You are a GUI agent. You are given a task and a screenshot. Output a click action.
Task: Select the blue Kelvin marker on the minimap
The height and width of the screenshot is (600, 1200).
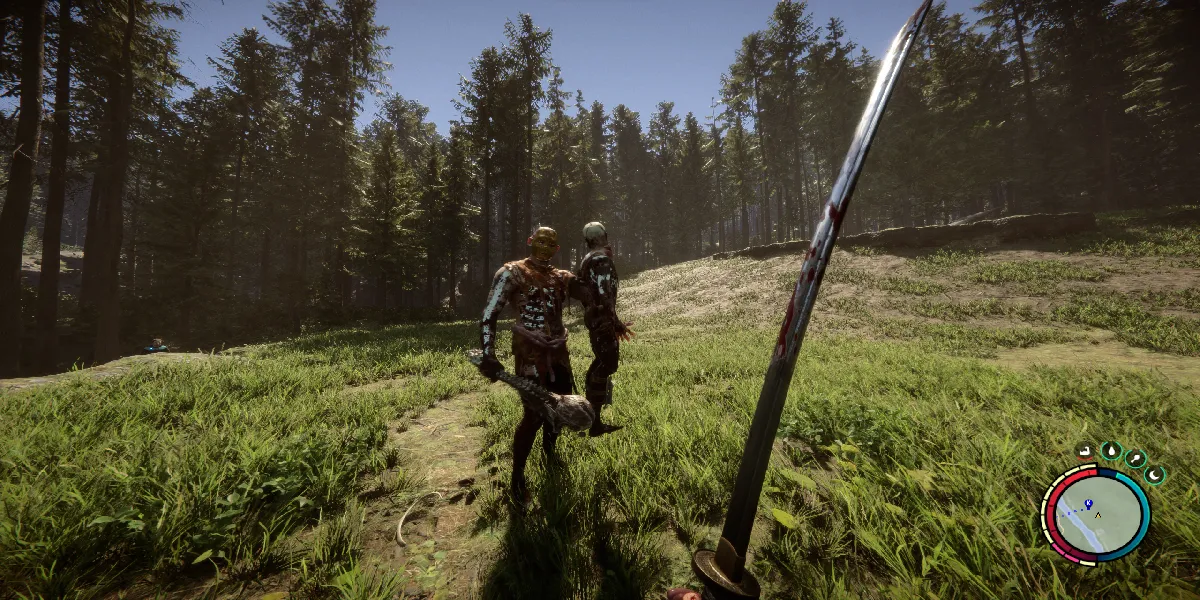1088,505
